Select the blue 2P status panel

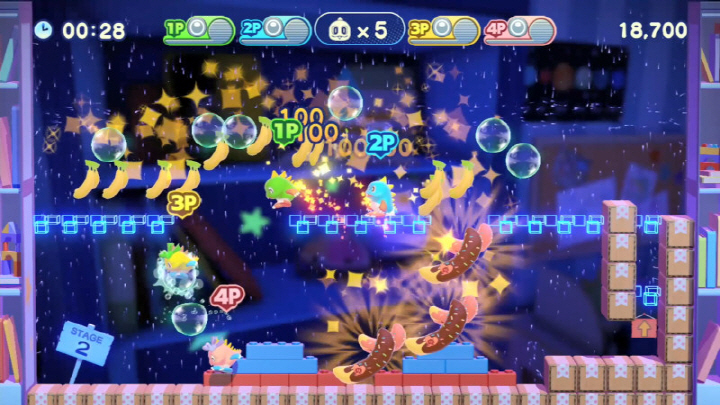tap(275, 30)
